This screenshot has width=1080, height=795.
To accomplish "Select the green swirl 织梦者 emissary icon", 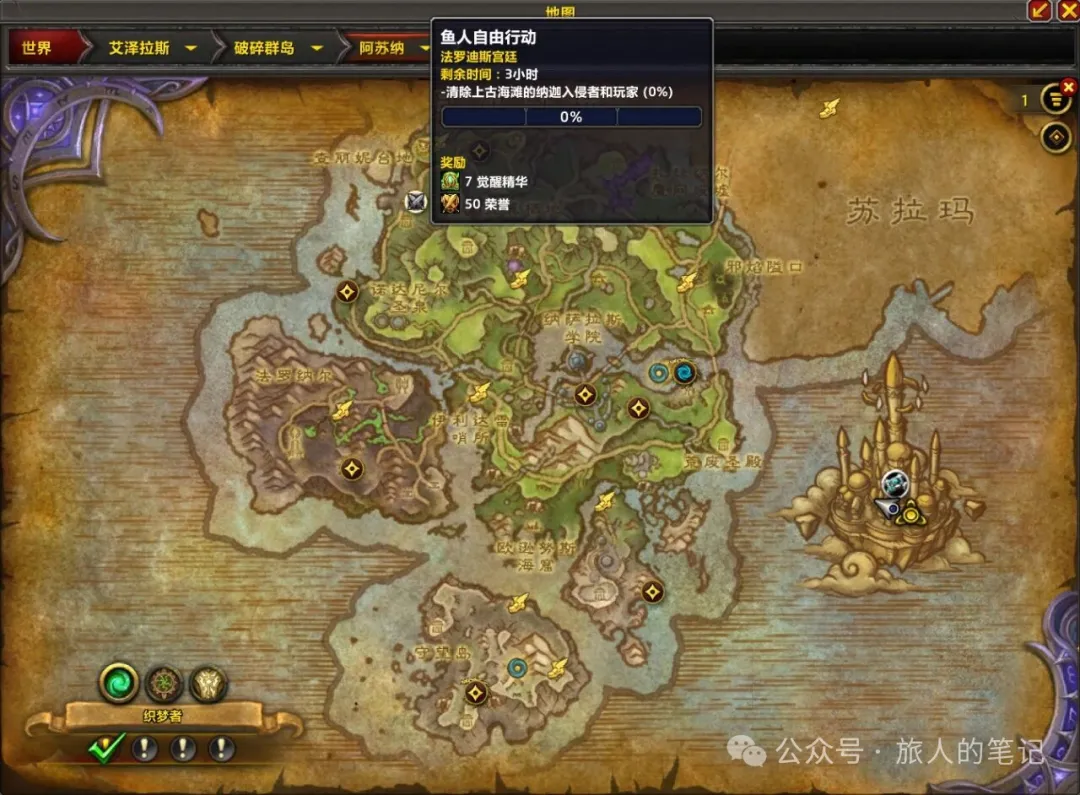I will pyautogui.click(x=118, y=684).
